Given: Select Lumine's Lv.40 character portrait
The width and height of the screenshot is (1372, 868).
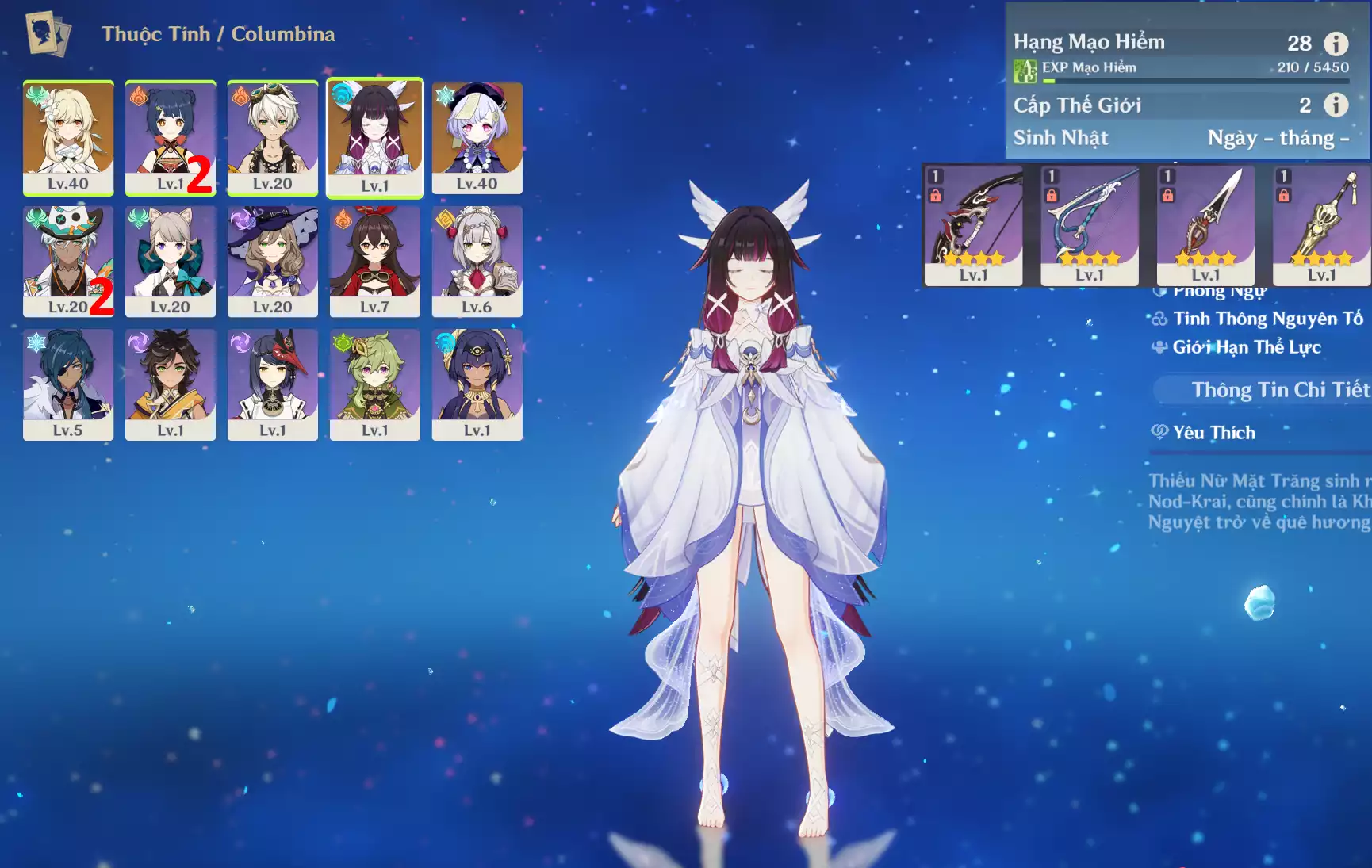Looking at the screenshot, I should [68, 136].
